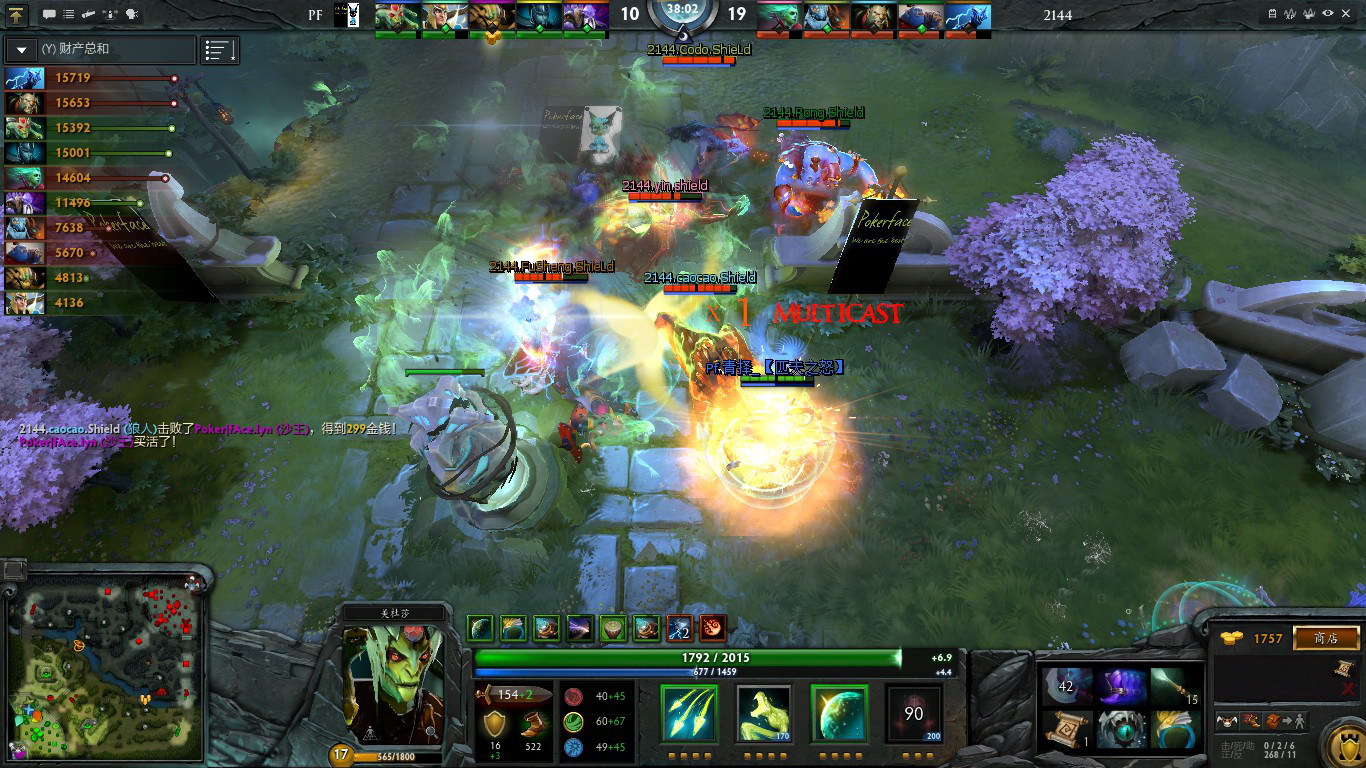This screenshot has height=768, width=1366.
Task: Use the butterfly sword item with 15 charges
Action: pyautogui.click(x=1174, y=686)
